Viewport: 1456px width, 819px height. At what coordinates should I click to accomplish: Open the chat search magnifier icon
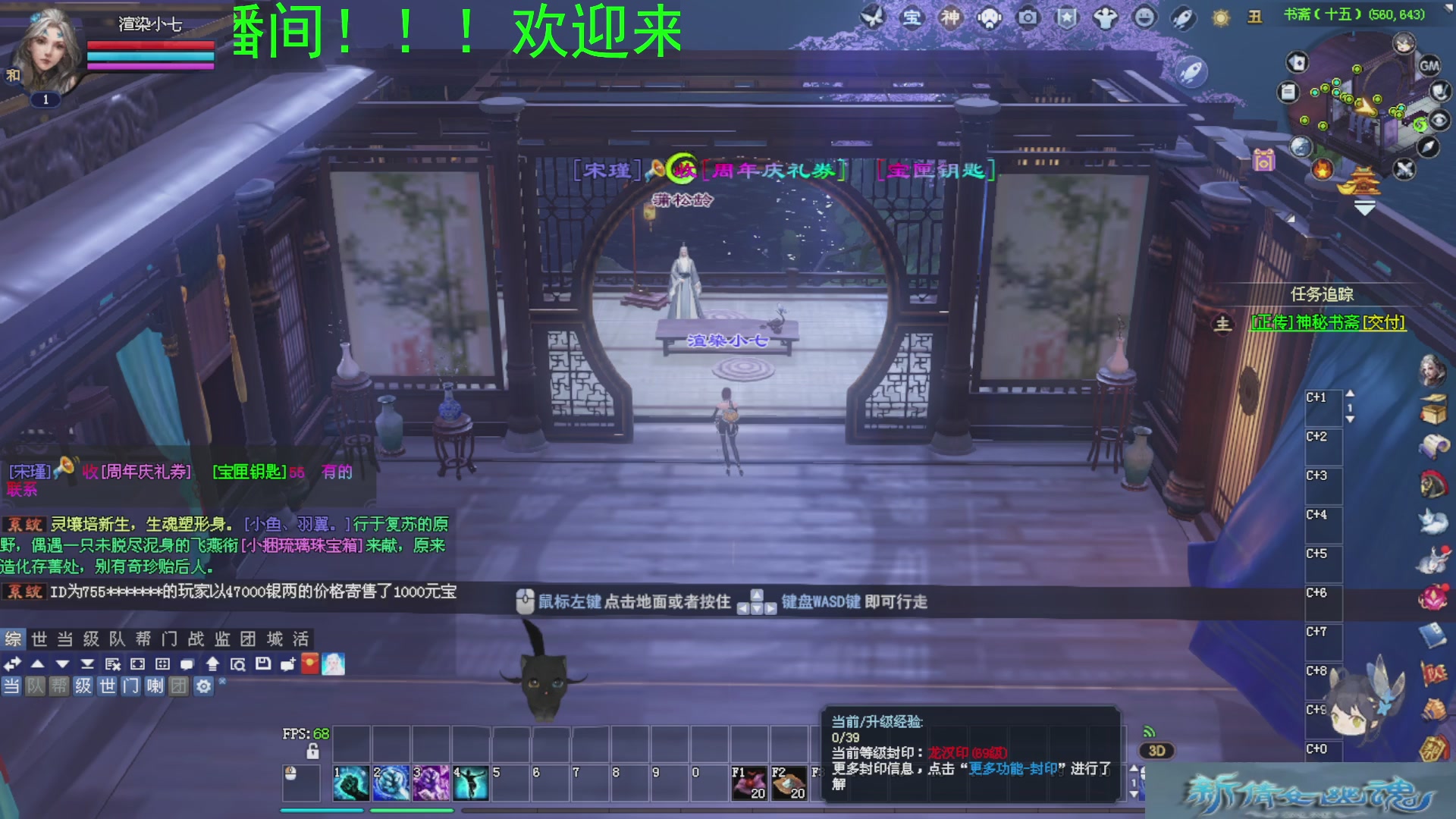(x=240, y=663)
